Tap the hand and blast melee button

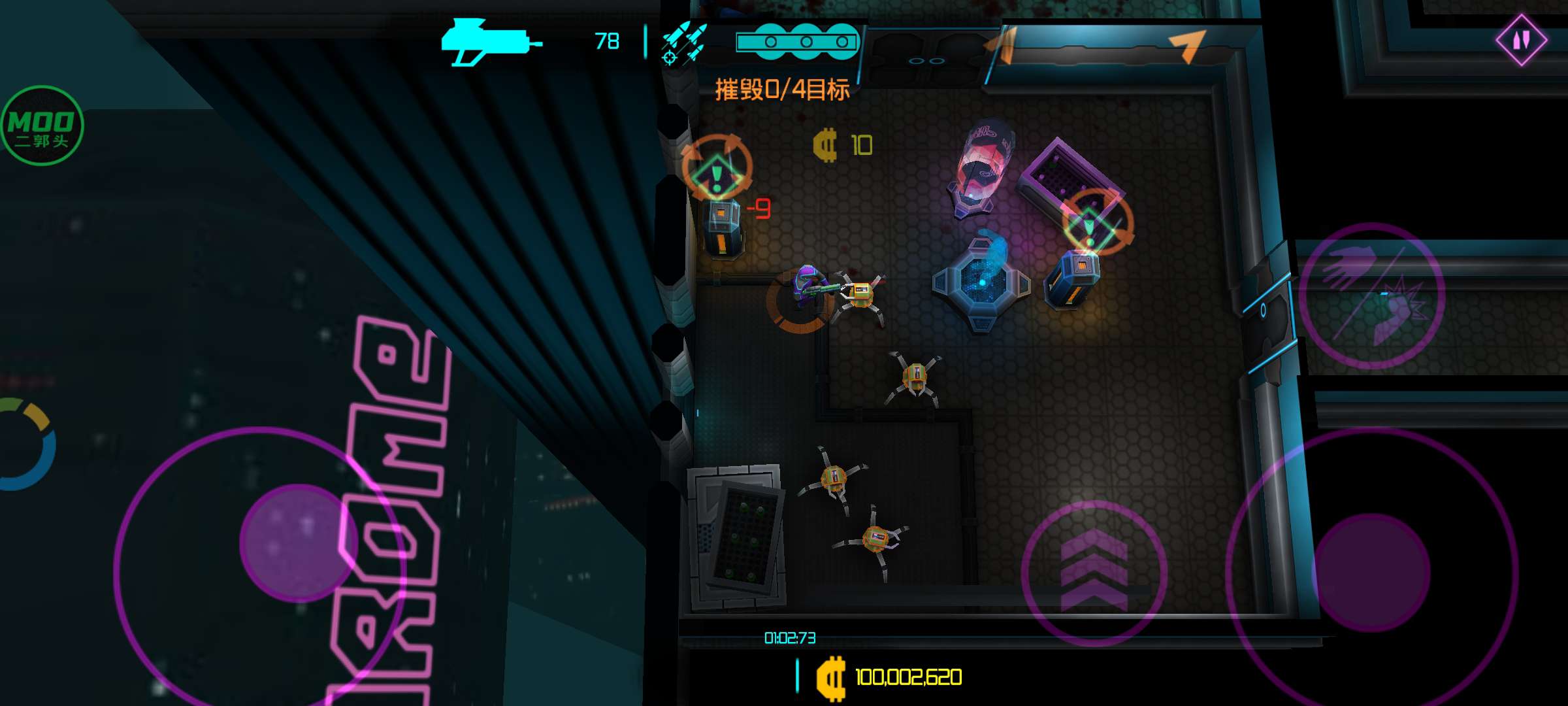tap(1371, 296)
